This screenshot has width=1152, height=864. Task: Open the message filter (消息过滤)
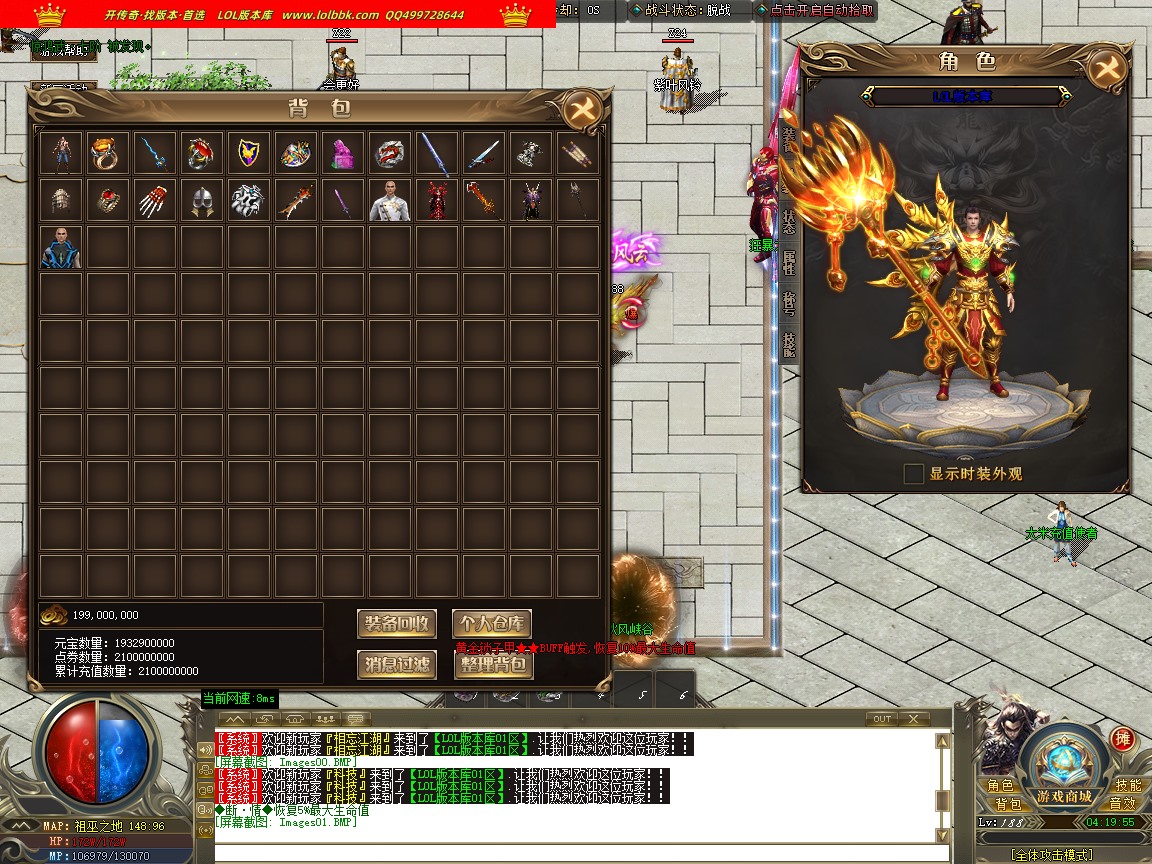tap(397, 664)
